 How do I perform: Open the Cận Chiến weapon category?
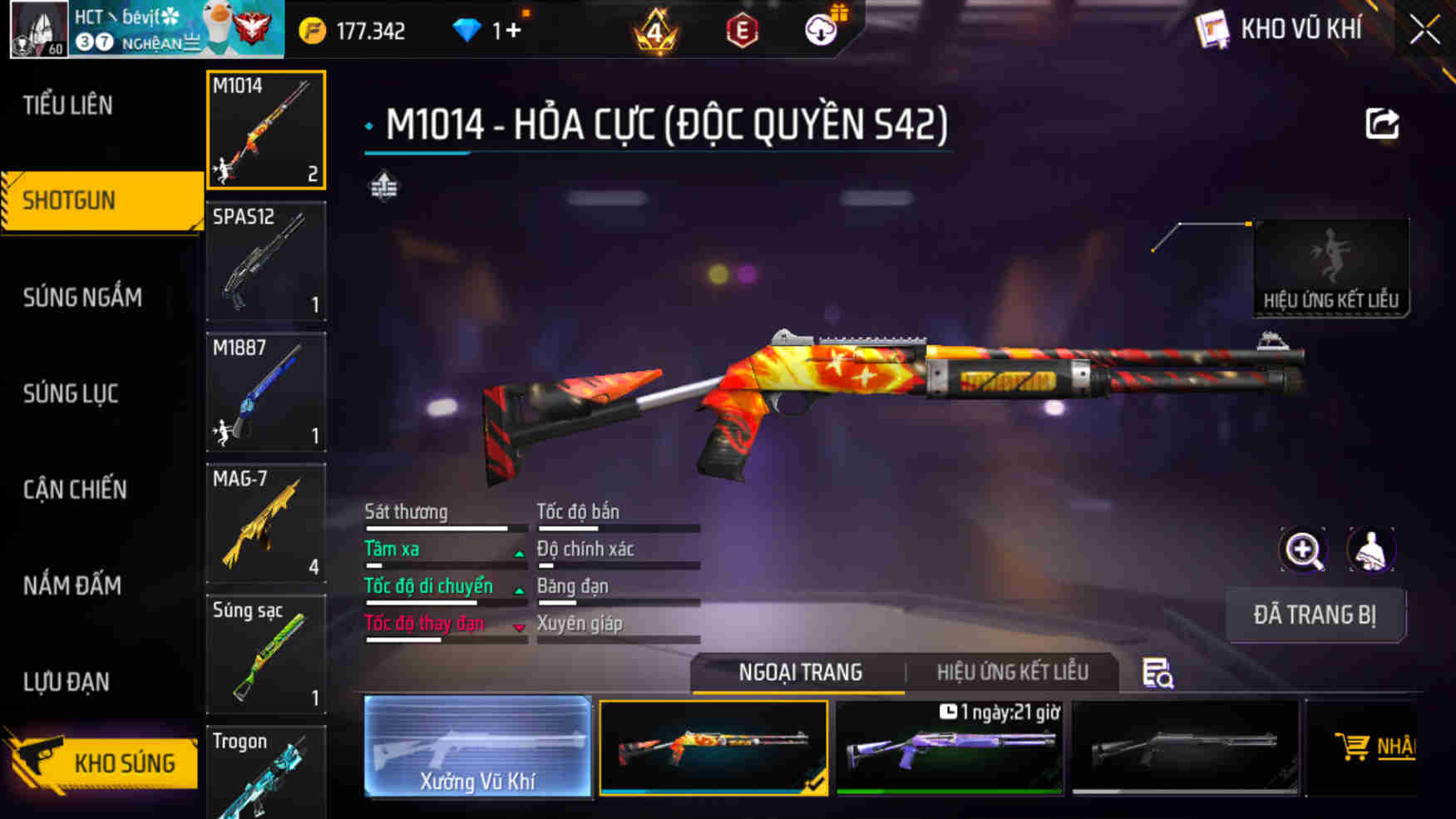tap(75, 490)
